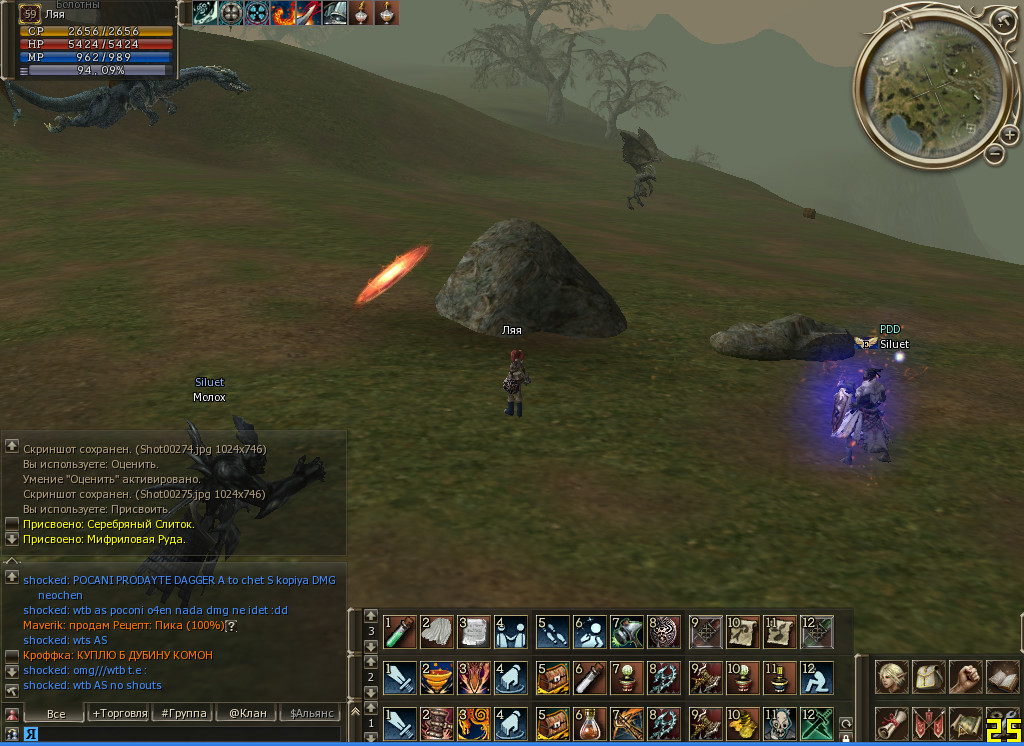1024x746 pixels.
Task: Switch to the Все chat tab
Action: tap(56, 713)
